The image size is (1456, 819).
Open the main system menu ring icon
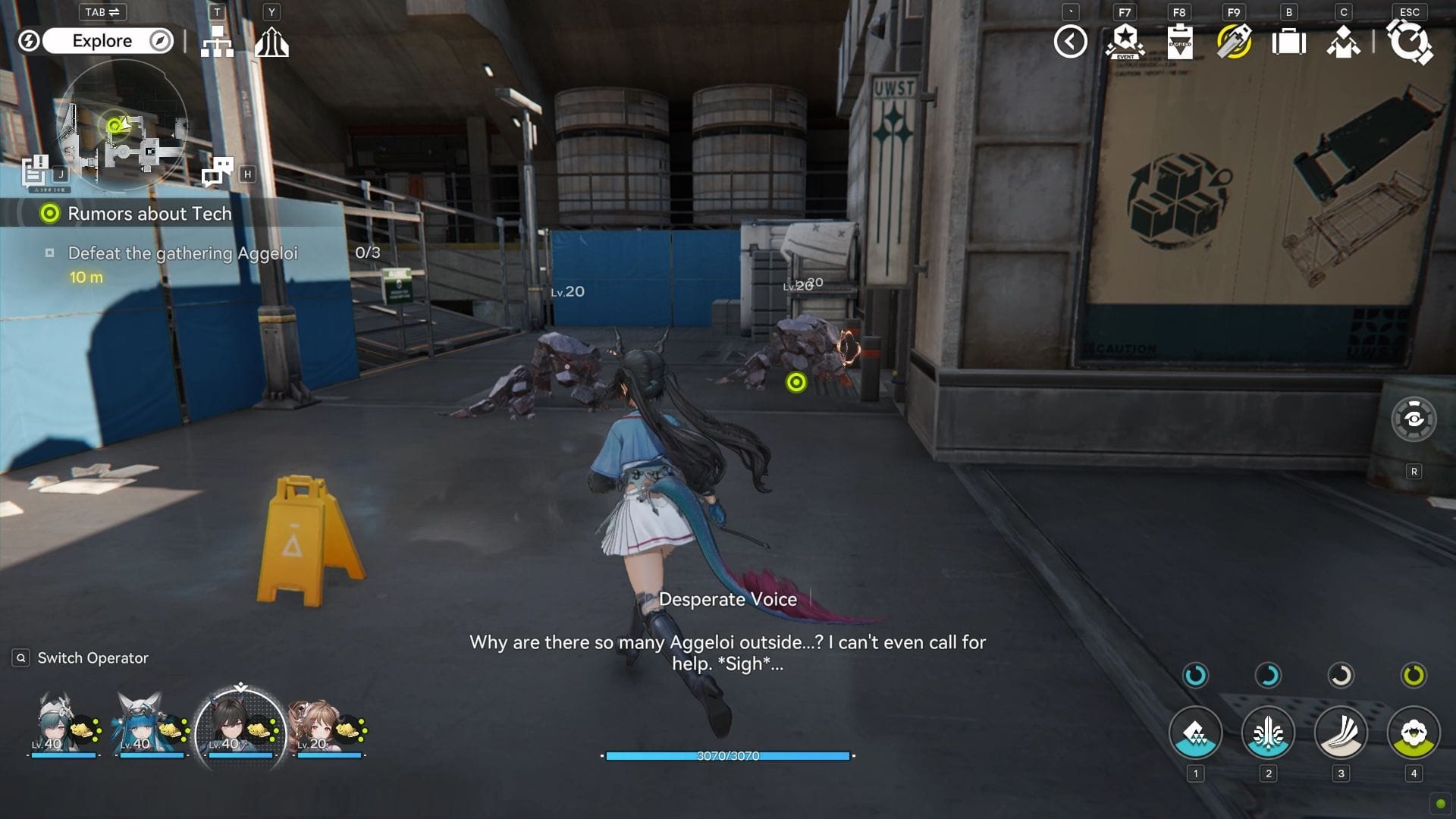(1409, 41)
